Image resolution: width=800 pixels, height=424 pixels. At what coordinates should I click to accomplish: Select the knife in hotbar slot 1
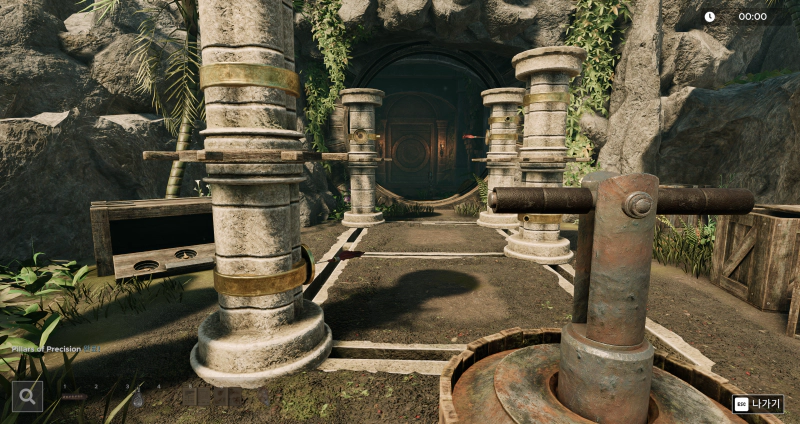[74, 397]
